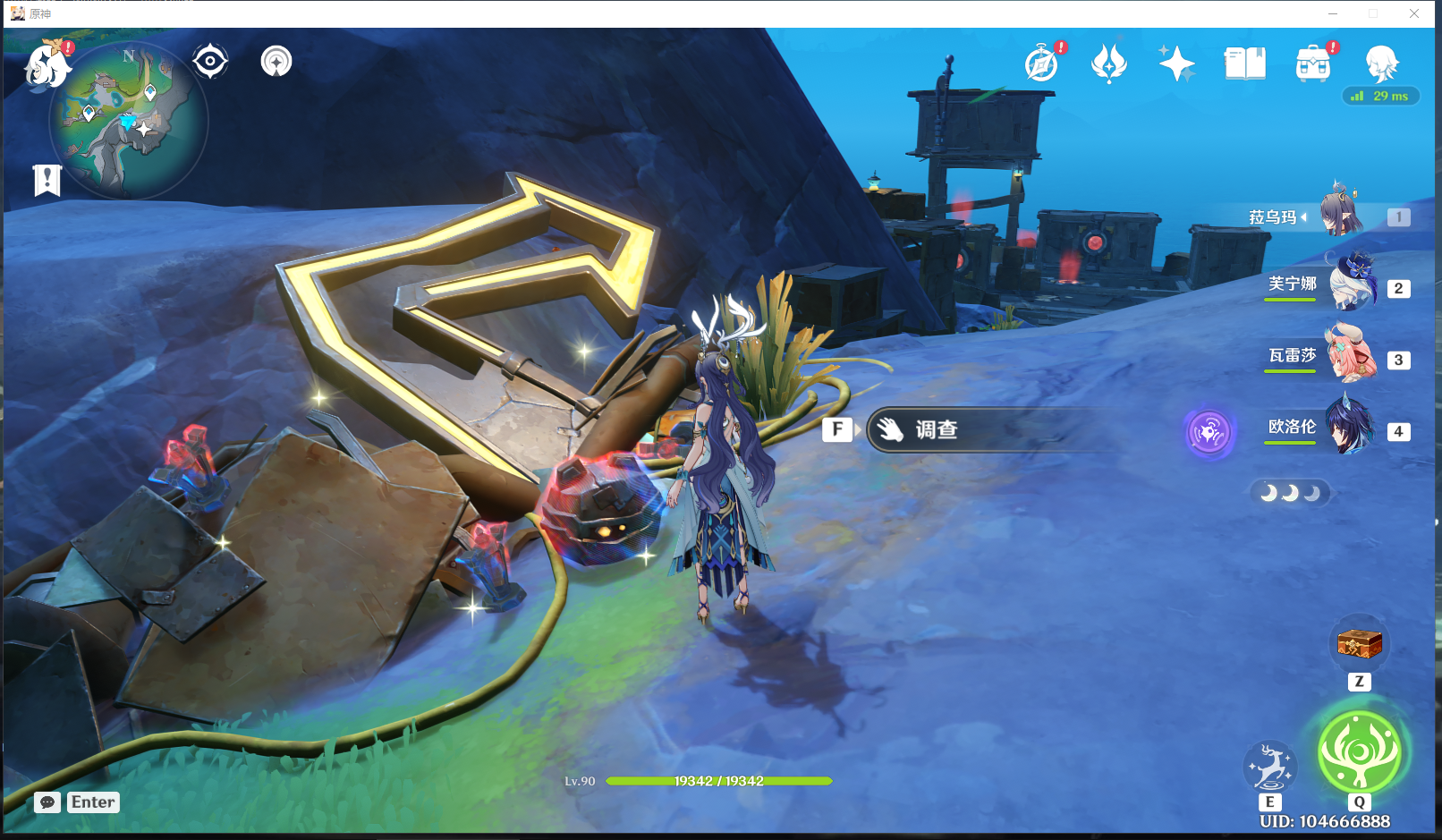Activate the purple circular skill icon

pyautogui.click(x=1209, y=433)
